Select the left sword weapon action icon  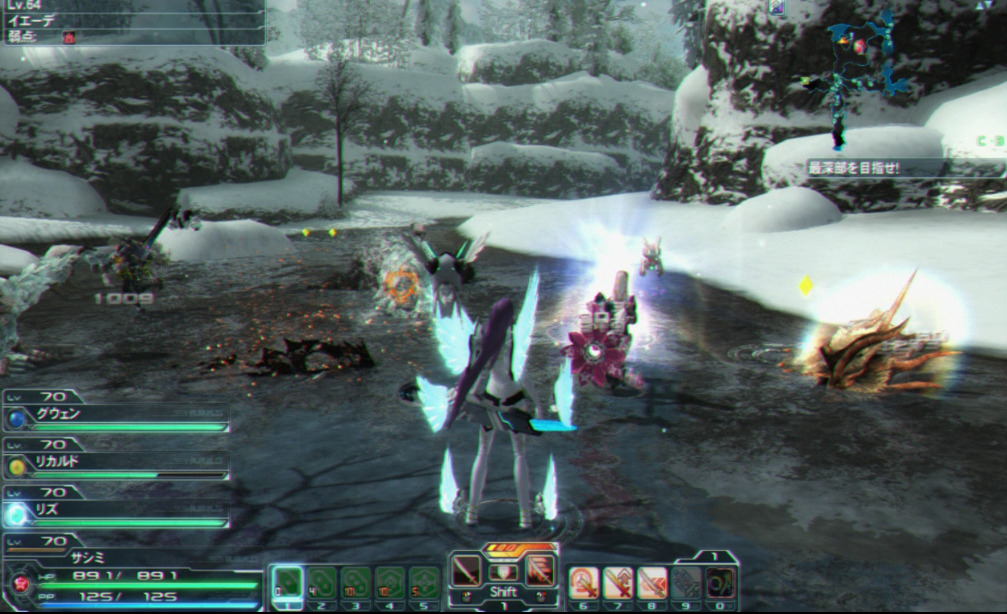click(x=467, y=571)
